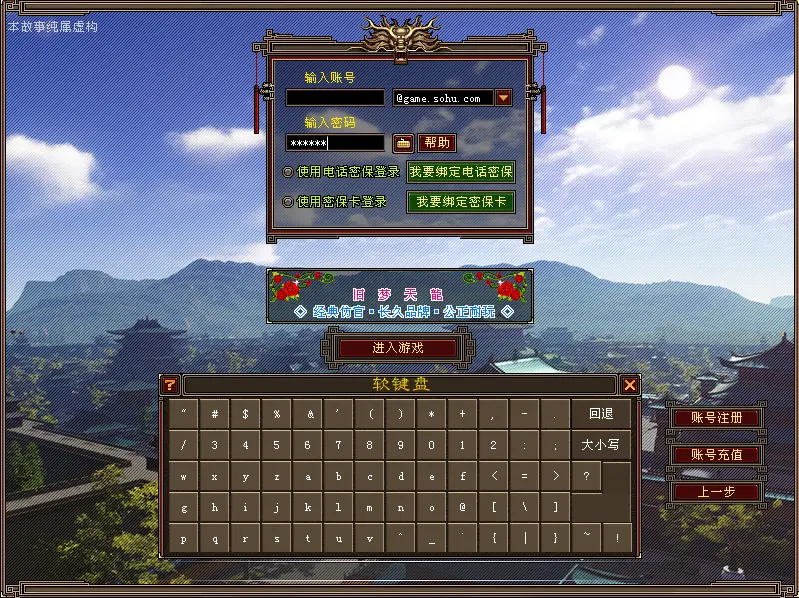Go back with 上一步
The height and width of the screenshot is (598, 799).
click(715, 492)
